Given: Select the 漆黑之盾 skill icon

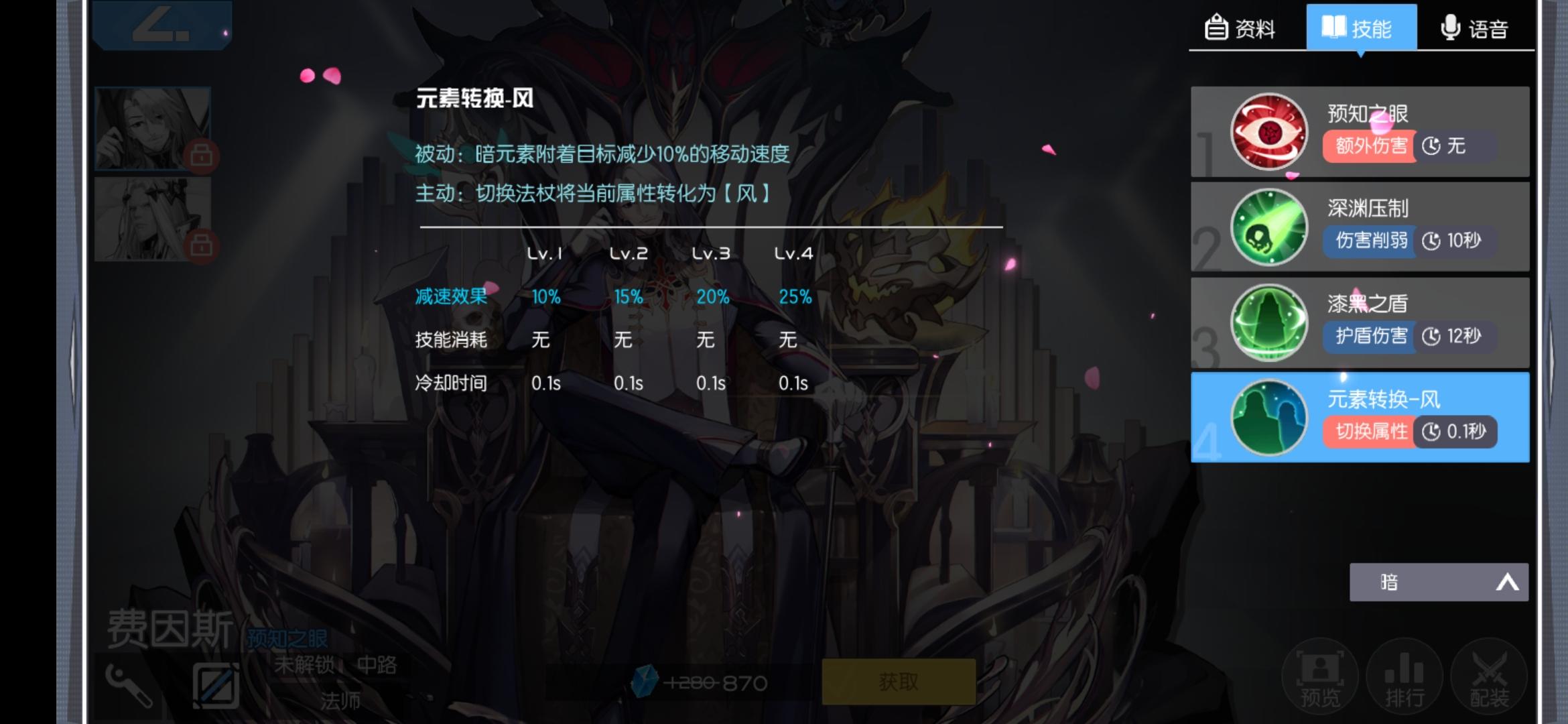Looking at the screenshot, I should [x=1268, y=322].
